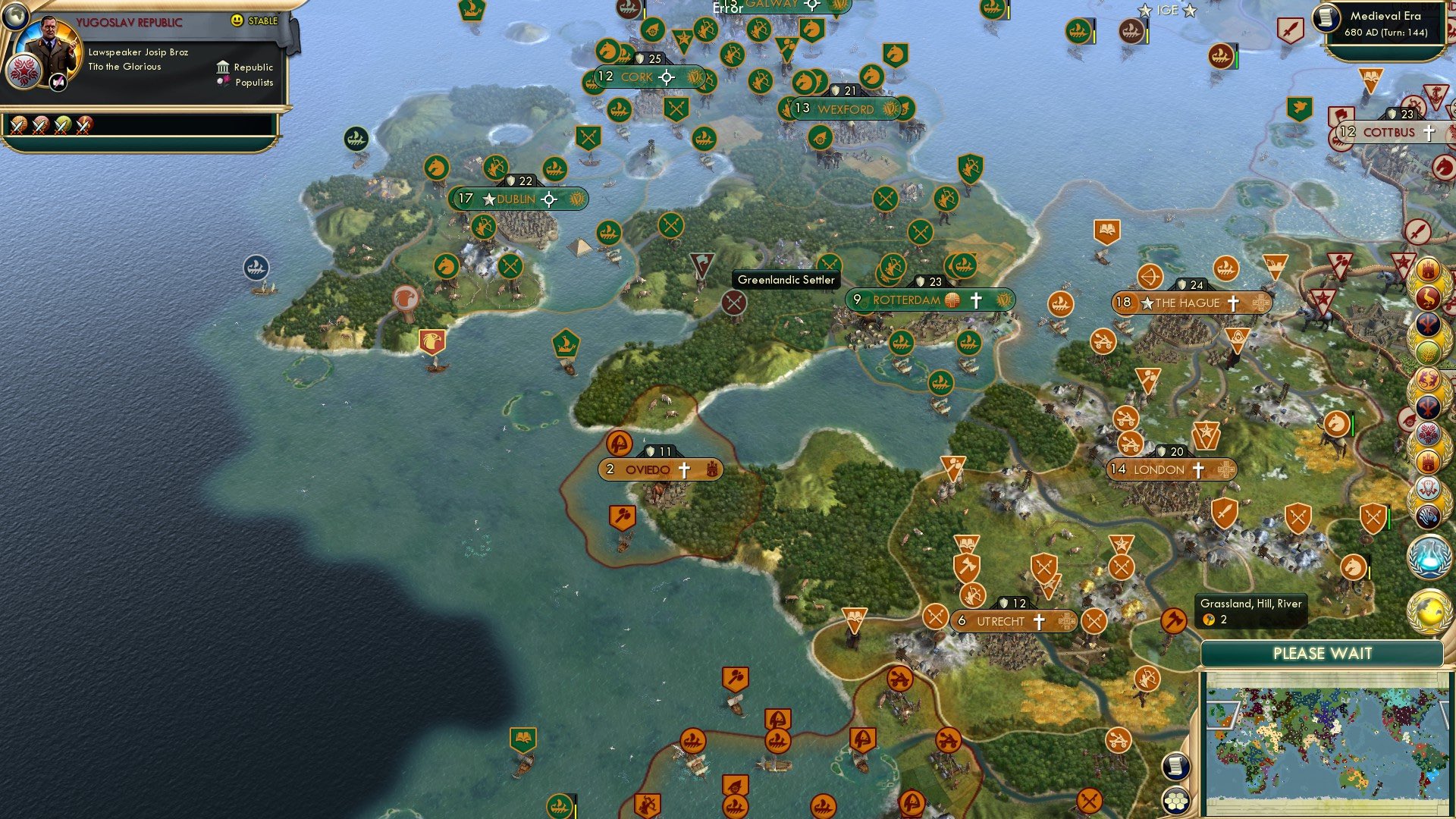Click the capital star icon on Dublin's banner
The image size is (1456, 819).
click(489, 199)
